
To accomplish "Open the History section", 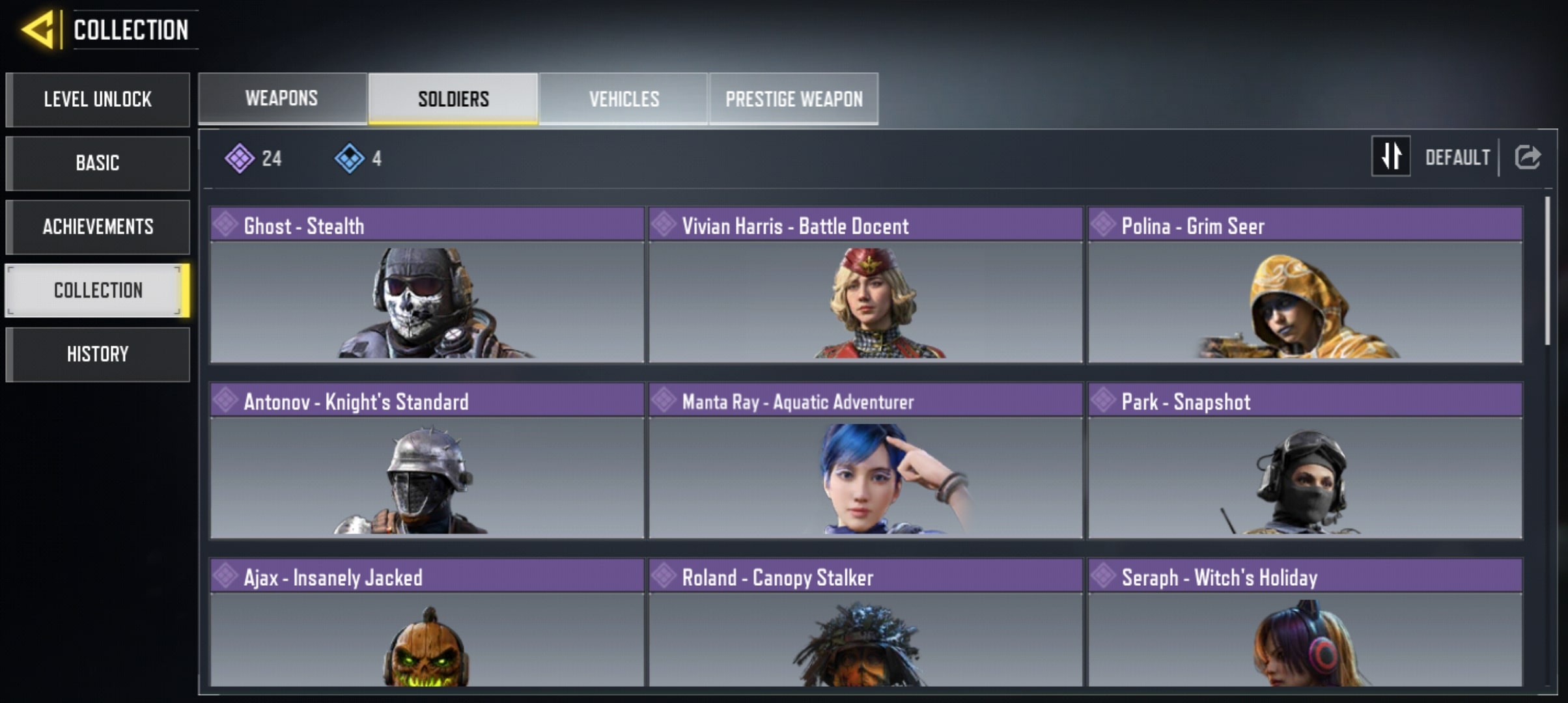I will coord(98,354).
